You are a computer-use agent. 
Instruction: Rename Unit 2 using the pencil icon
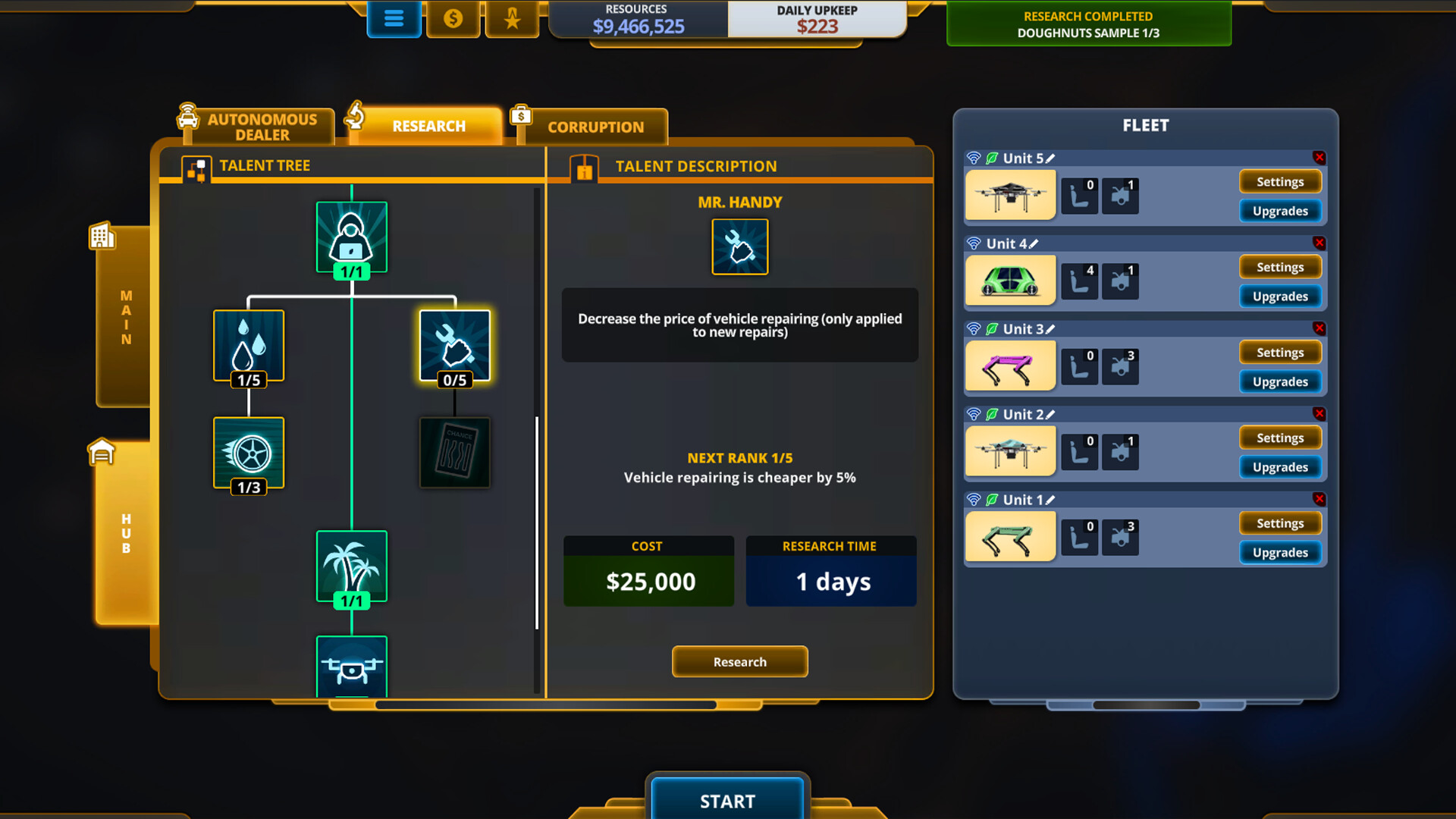point(1051,414)
